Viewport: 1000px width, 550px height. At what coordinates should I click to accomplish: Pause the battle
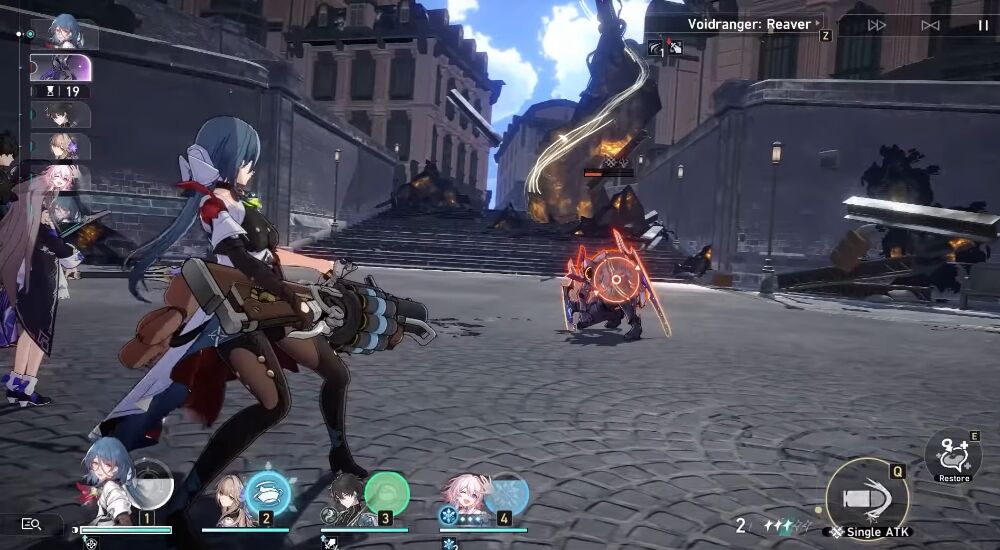(983, 25)
